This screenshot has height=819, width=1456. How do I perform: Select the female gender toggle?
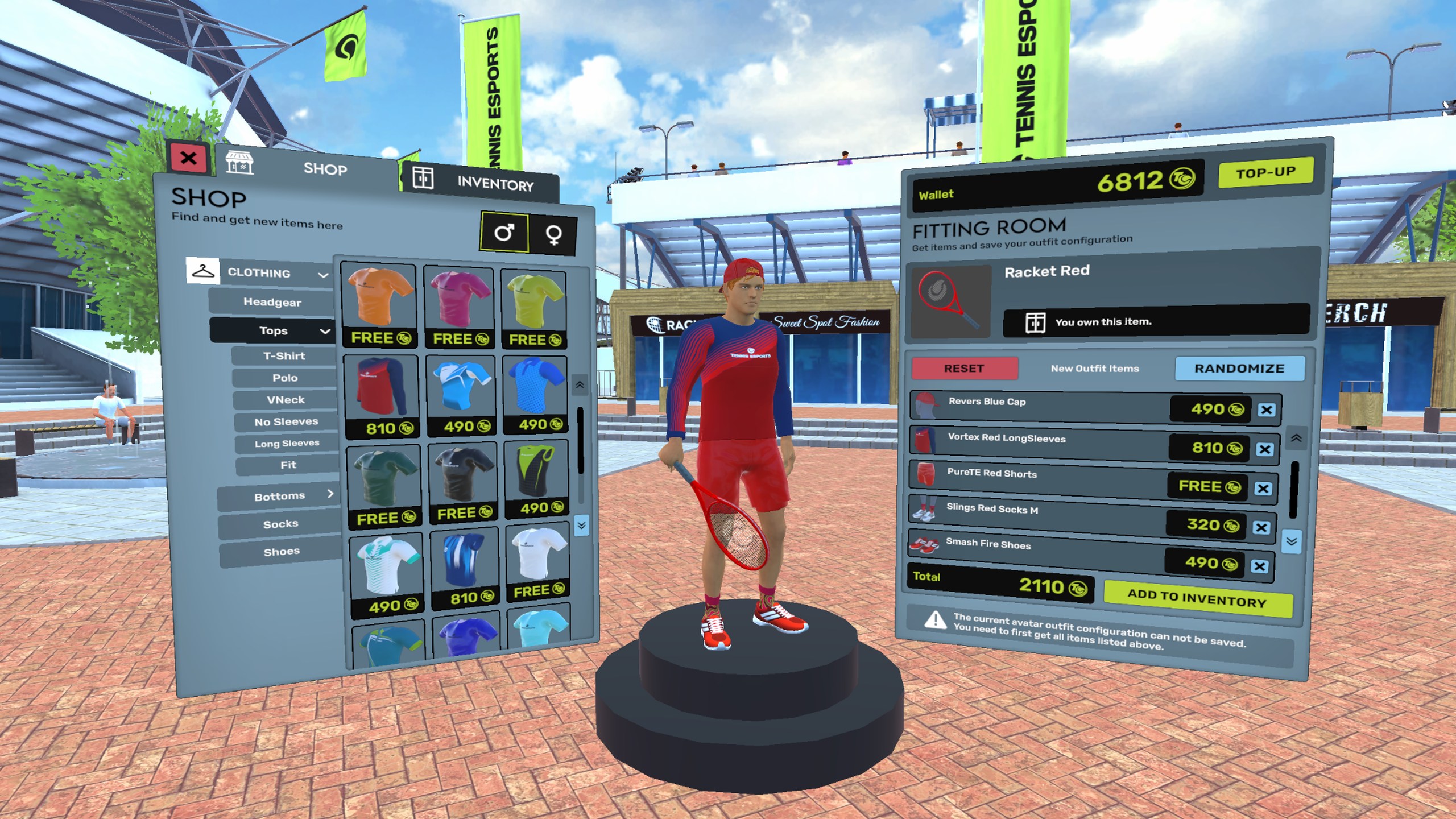click(x=553, y=234)
